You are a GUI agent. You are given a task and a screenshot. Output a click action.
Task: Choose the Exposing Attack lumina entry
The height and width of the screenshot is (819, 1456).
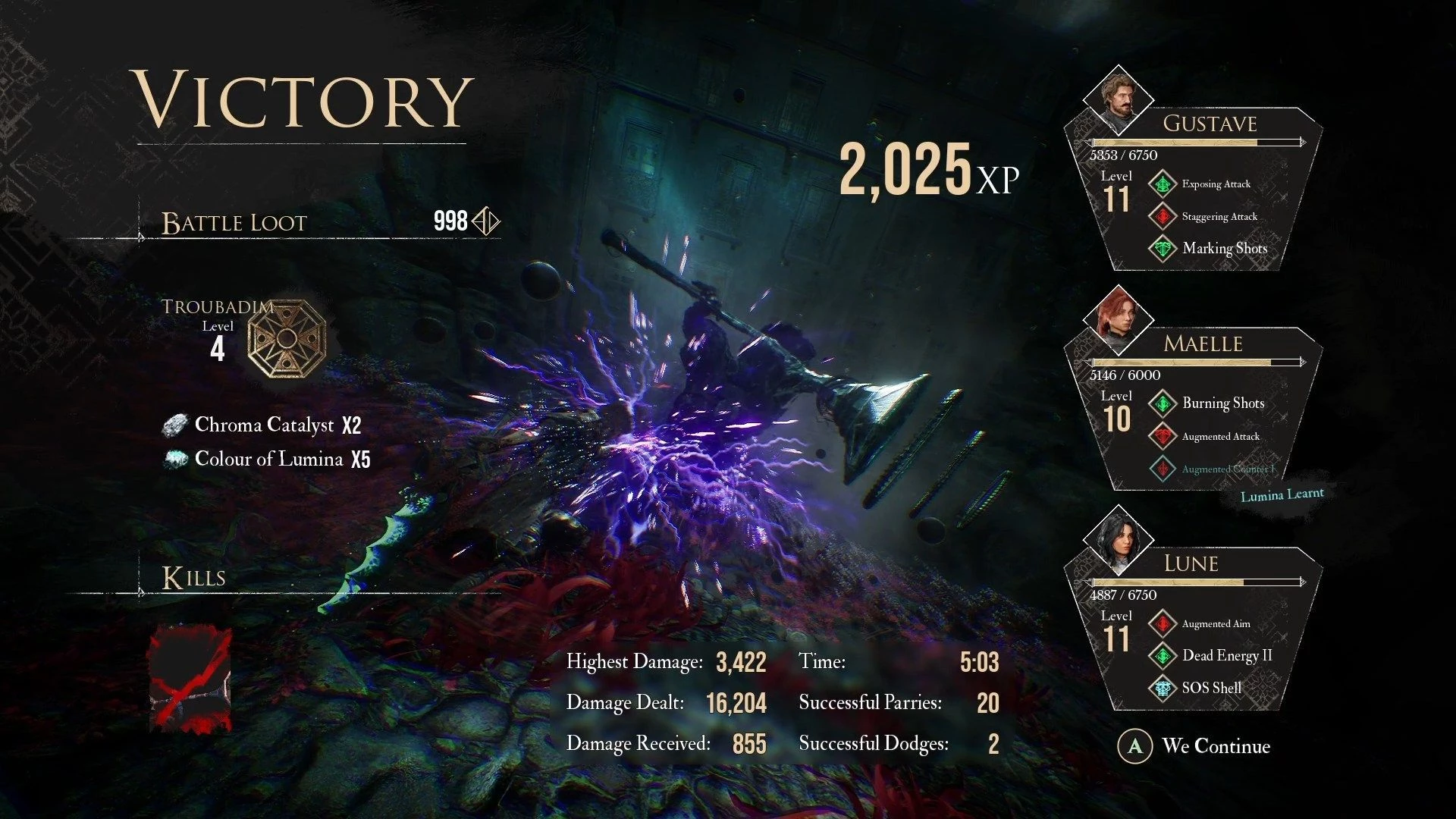[1216, 184]
